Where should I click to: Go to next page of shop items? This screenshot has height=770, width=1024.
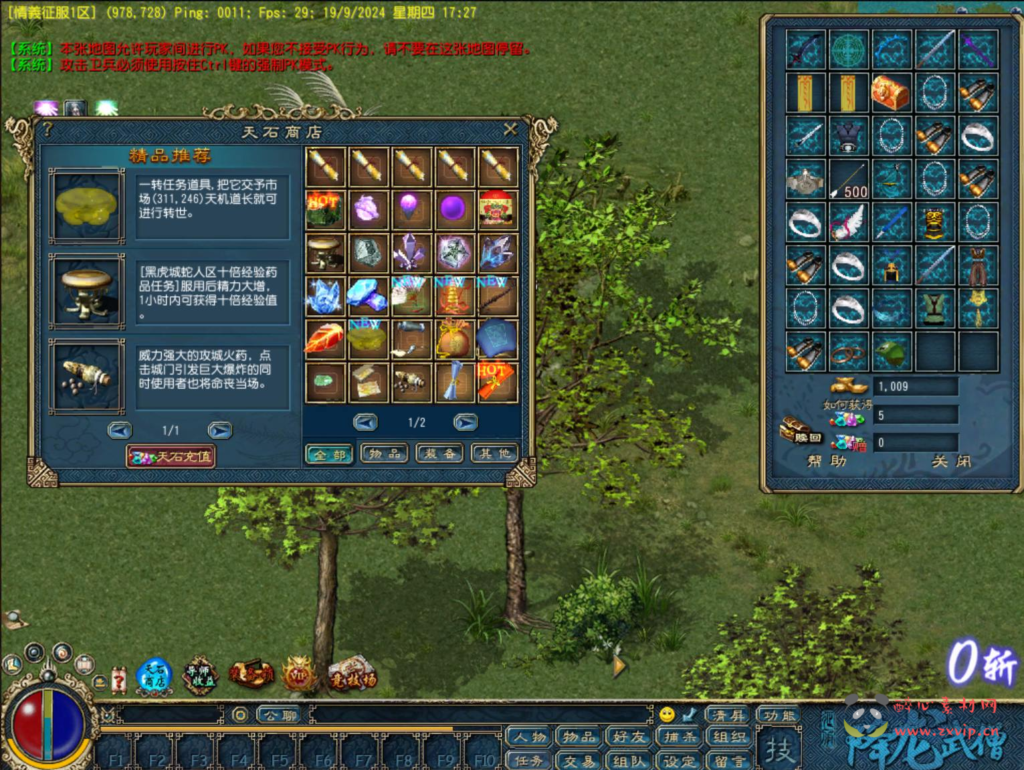[465, 422]
